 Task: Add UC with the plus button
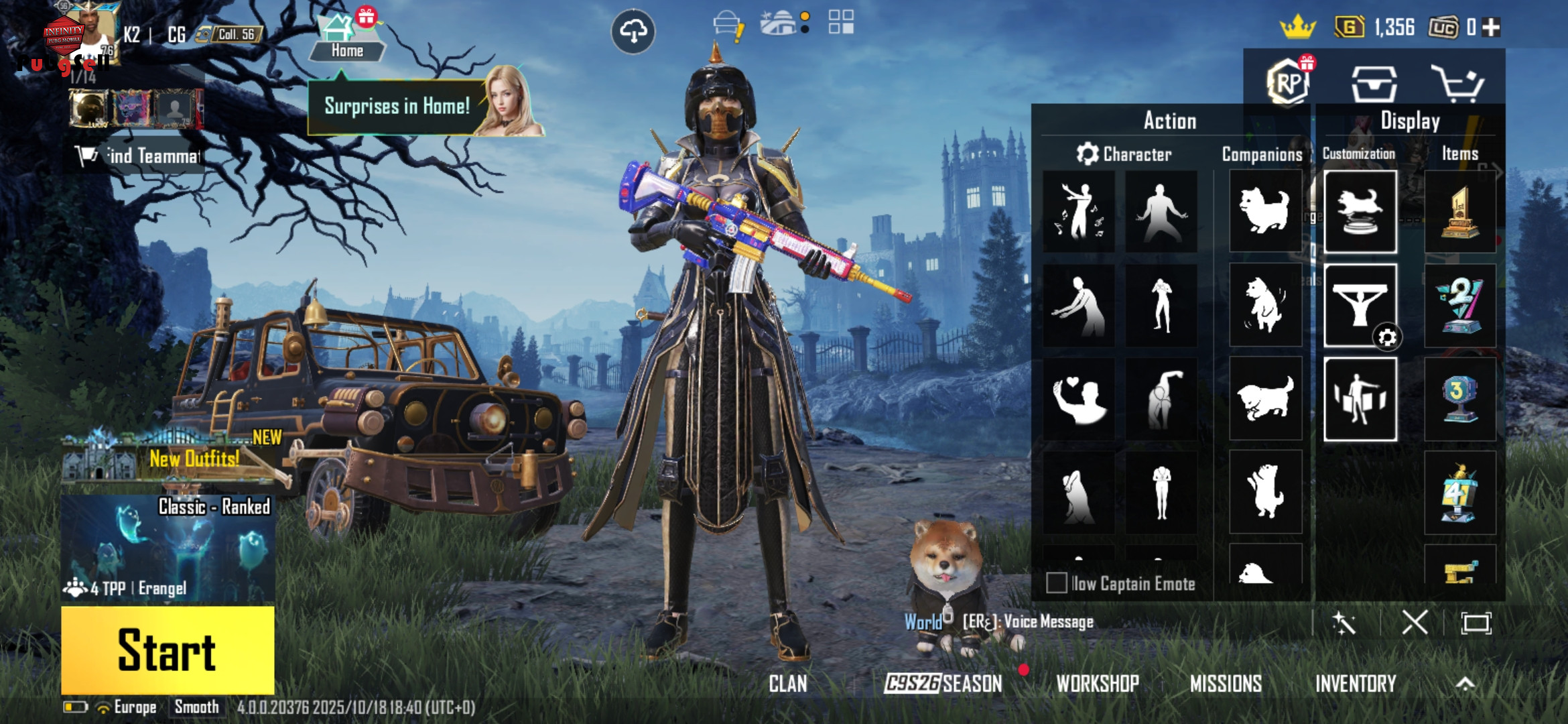coord(1491,27)
